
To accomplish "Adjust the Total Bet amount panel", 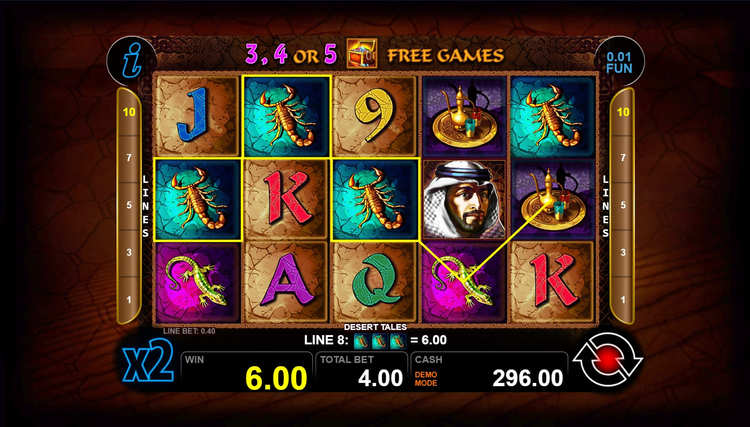I will (360, 370).
